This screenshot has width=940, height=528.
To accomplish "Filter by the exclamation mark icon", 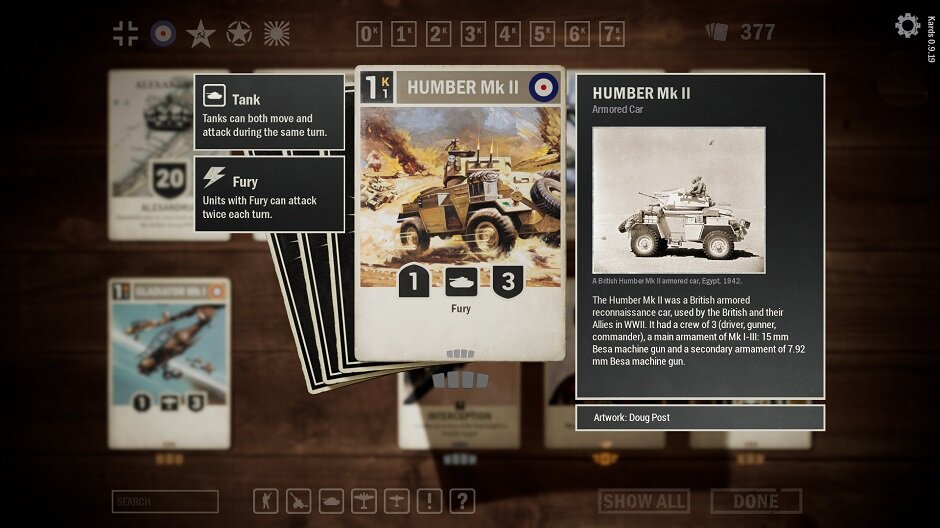I will click(430, 500).
